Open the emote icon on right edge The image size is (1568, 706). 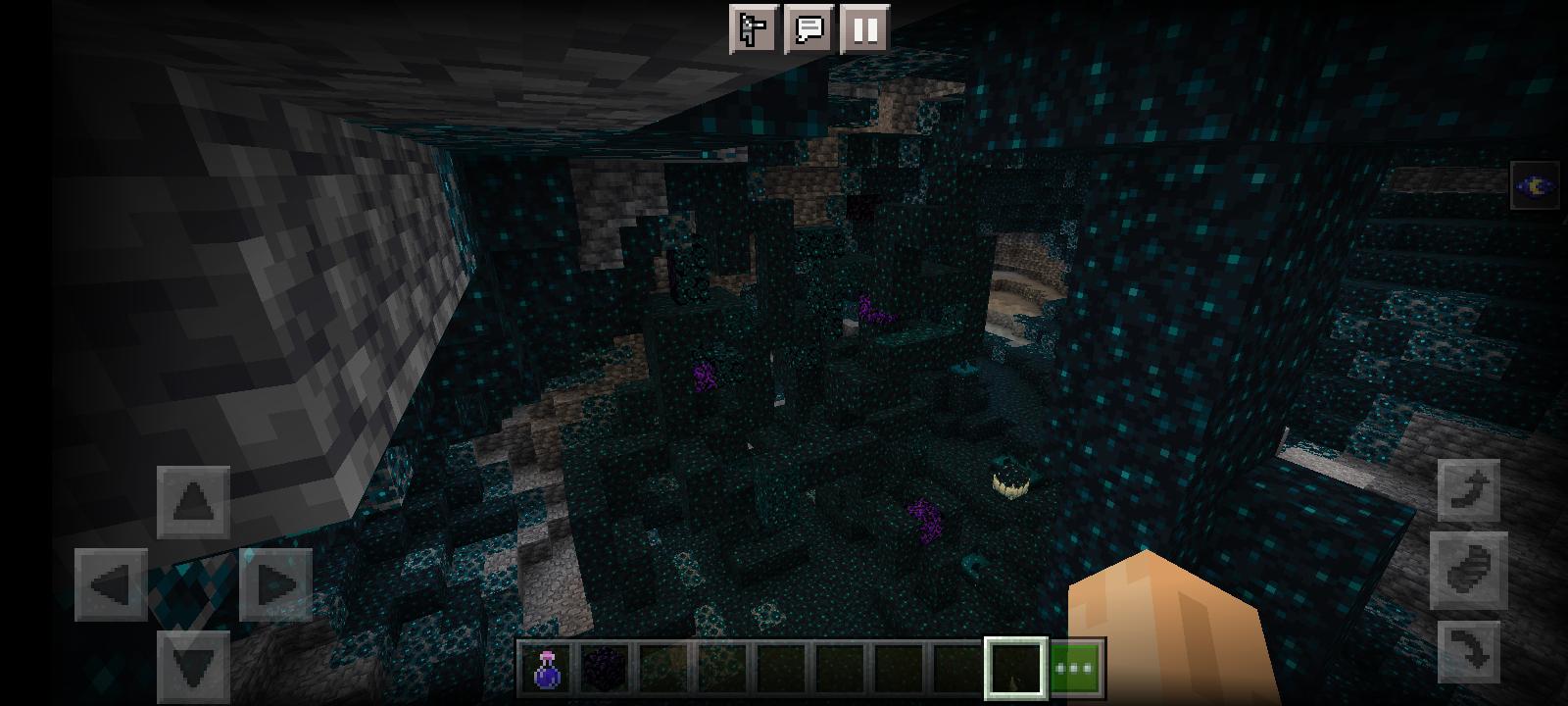pyautogui.click(x=1535, y=184)
